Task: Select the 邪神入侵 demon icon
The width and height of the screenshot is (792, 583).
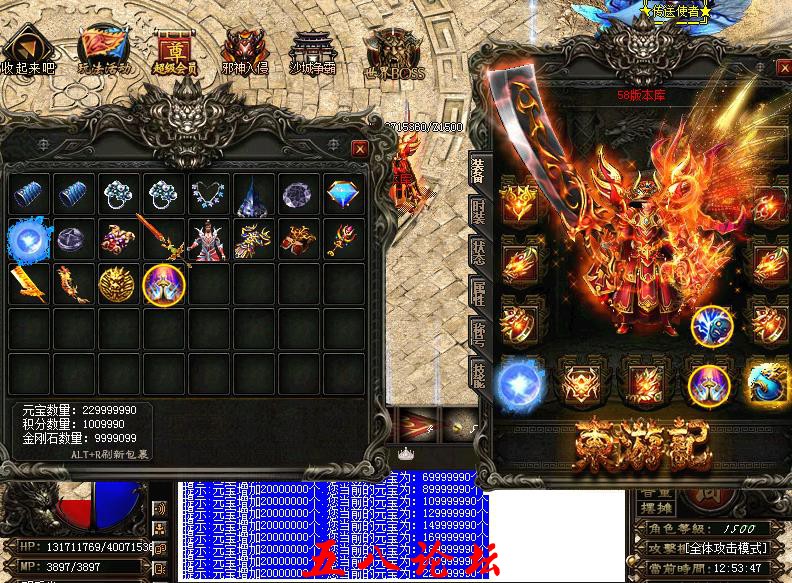Action: point(243,48)
